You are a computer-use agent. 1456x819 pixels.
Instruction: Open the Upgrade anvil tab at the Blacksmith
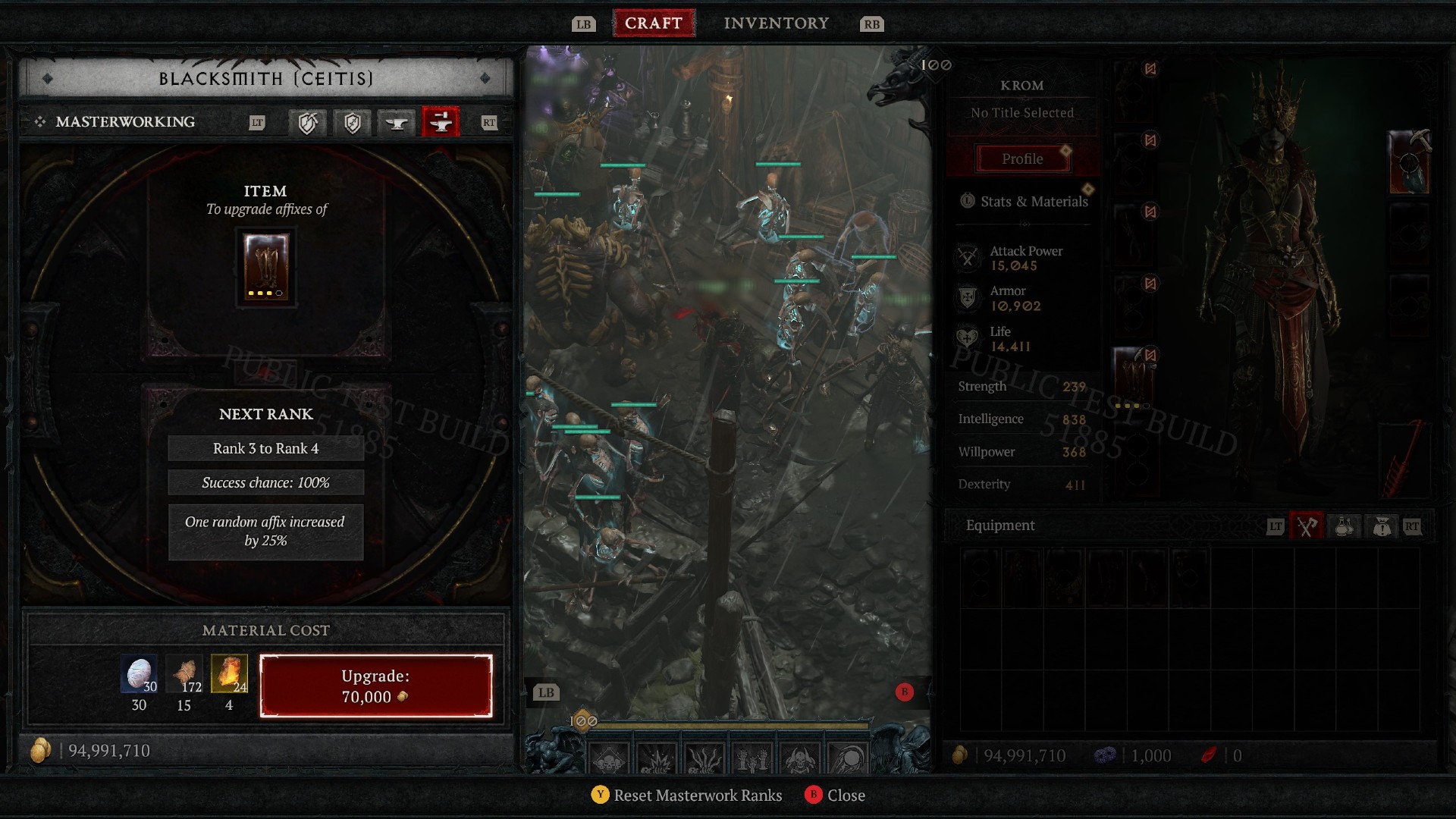pos(398,122)
